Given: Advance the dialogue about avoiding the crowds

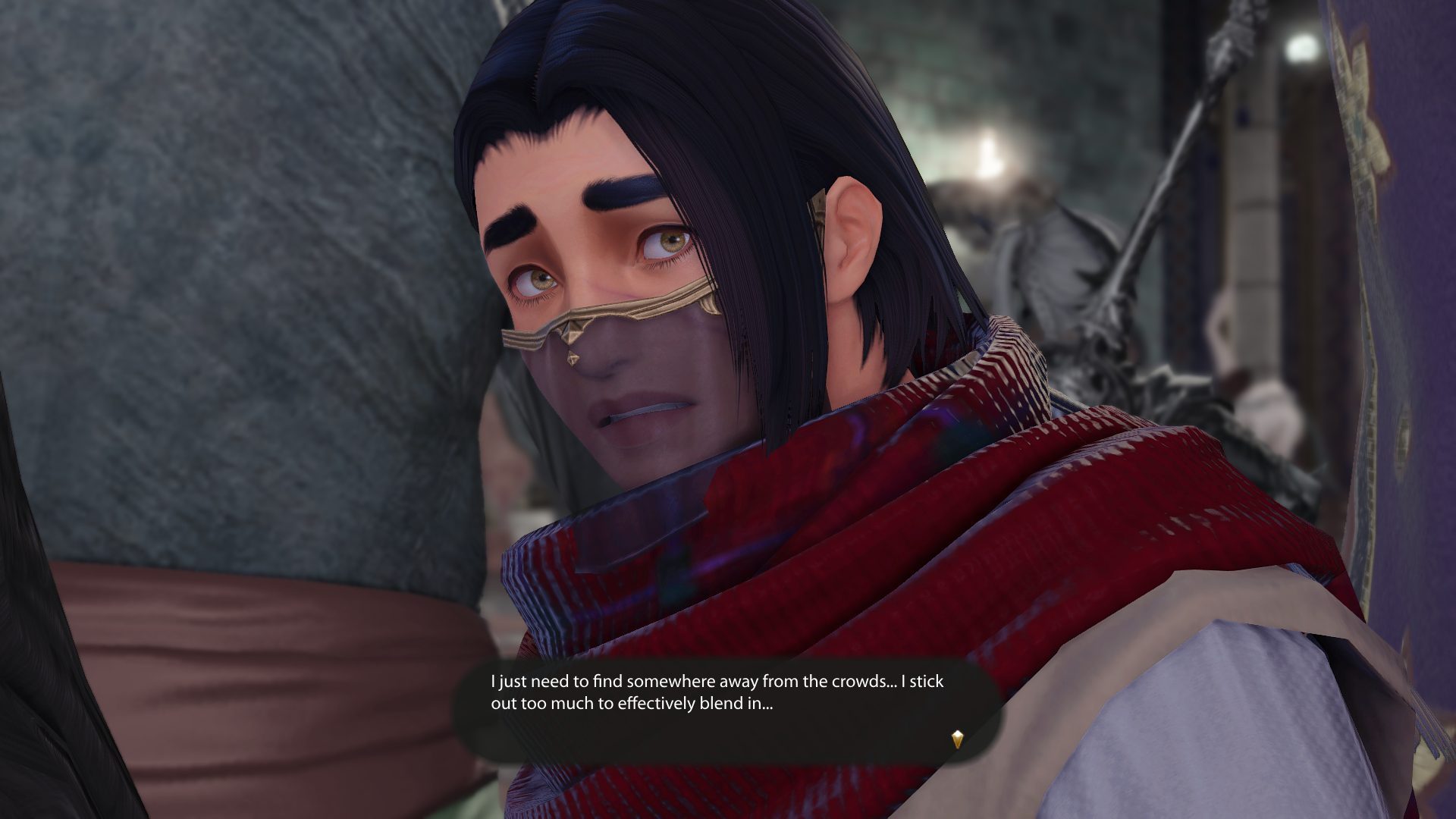Looking at the screenshot, I should pos(726,710).
